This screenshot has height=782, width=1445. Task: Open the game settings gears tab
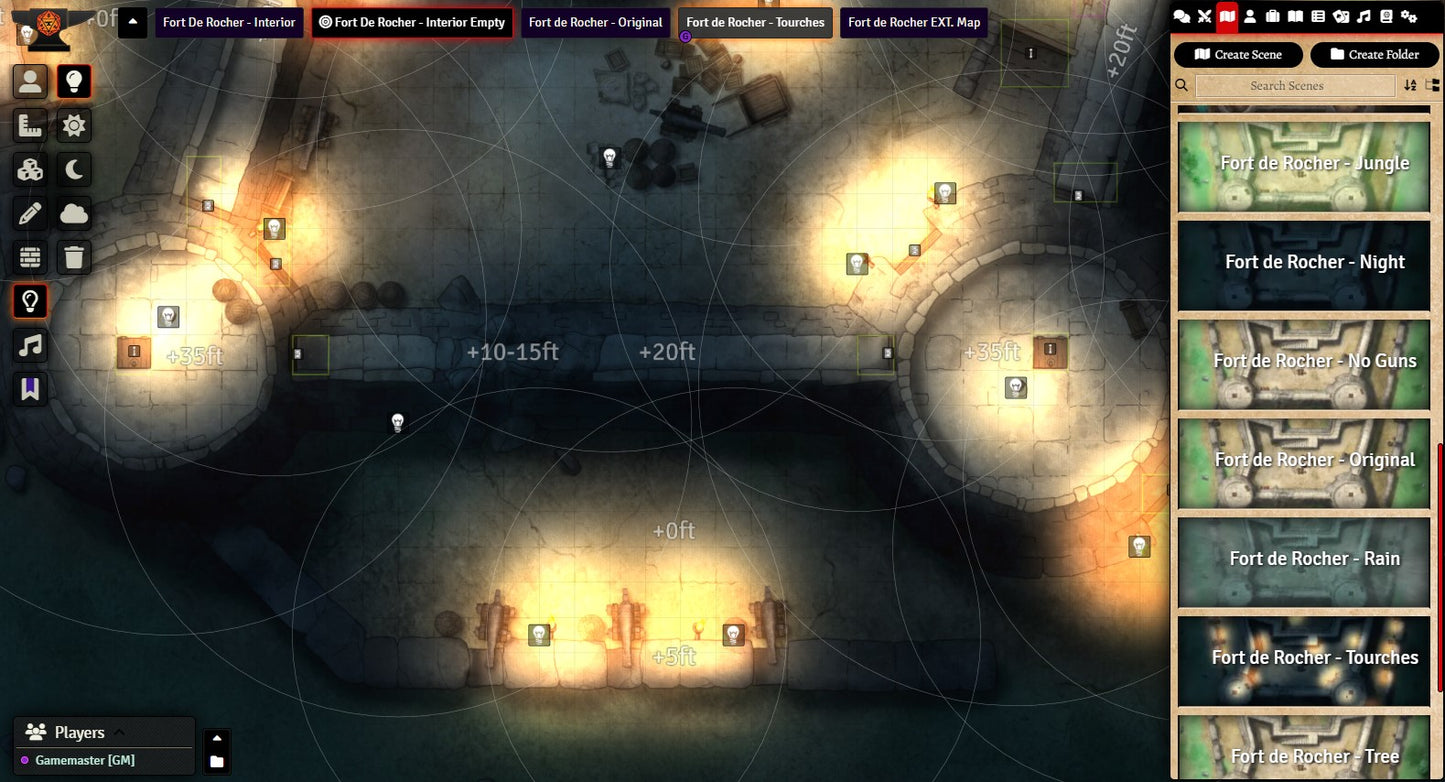[x=1409, y=16]
